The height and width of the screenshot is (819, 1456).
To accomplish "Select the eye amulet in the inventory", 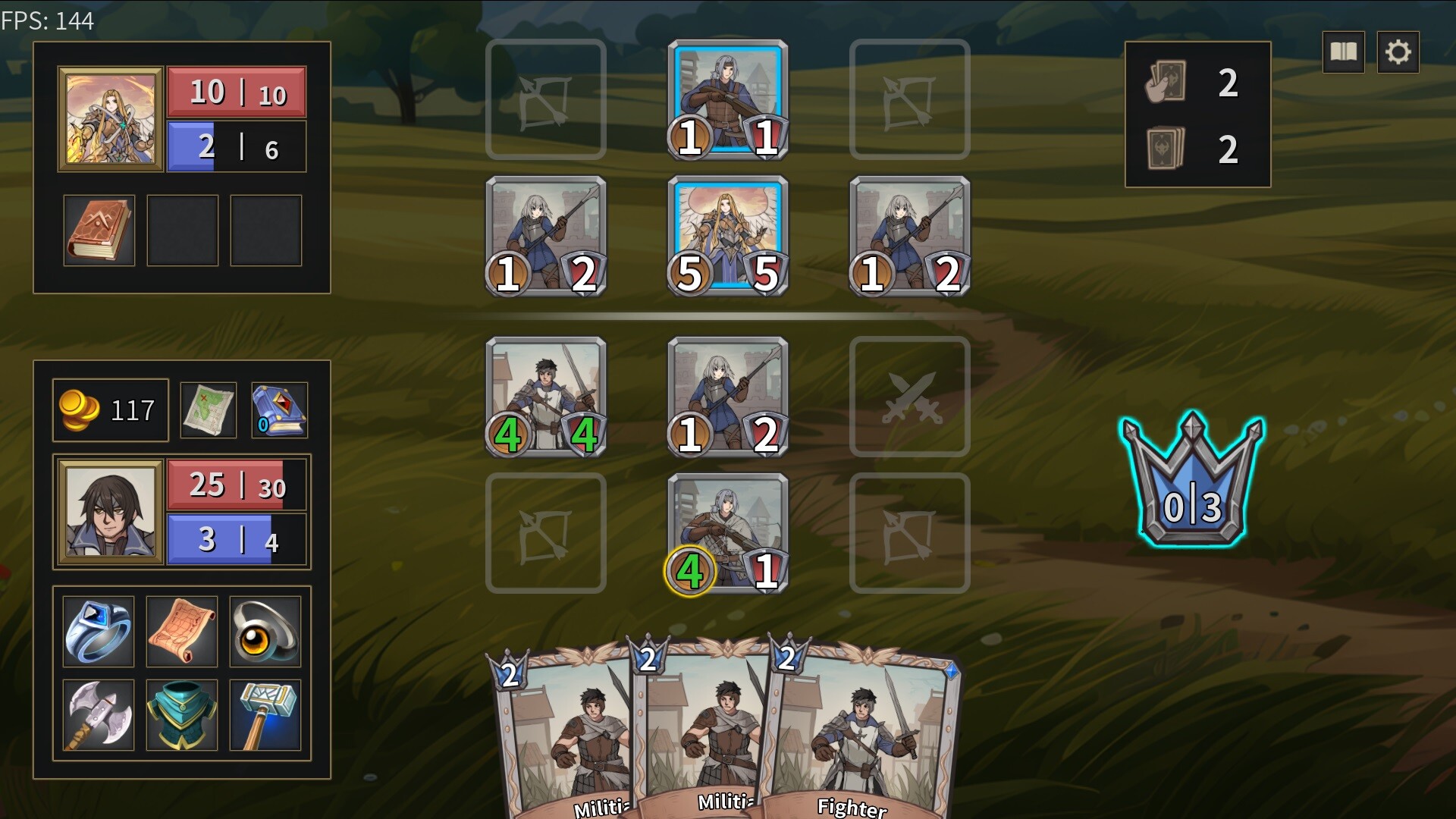I will [x=265, y=632].
